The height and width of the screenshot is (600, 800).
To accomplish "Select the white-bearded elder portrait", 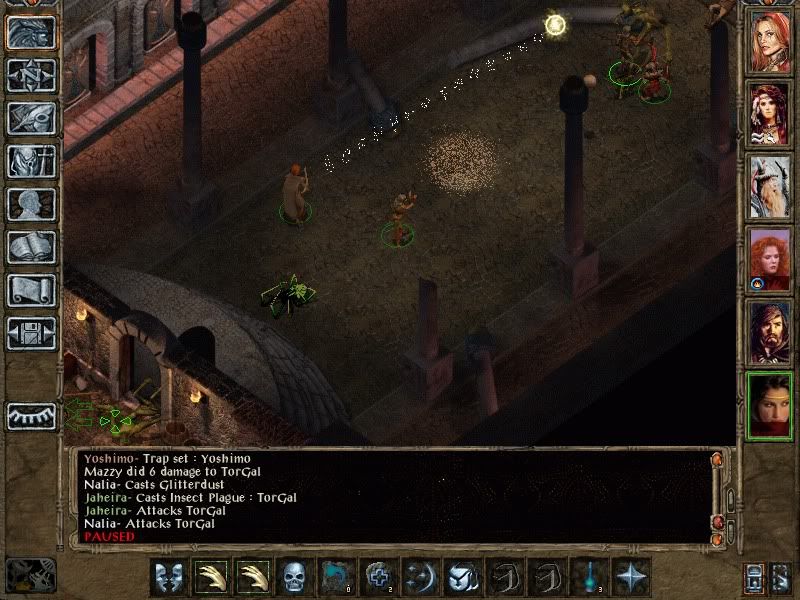I will point(770,187).
